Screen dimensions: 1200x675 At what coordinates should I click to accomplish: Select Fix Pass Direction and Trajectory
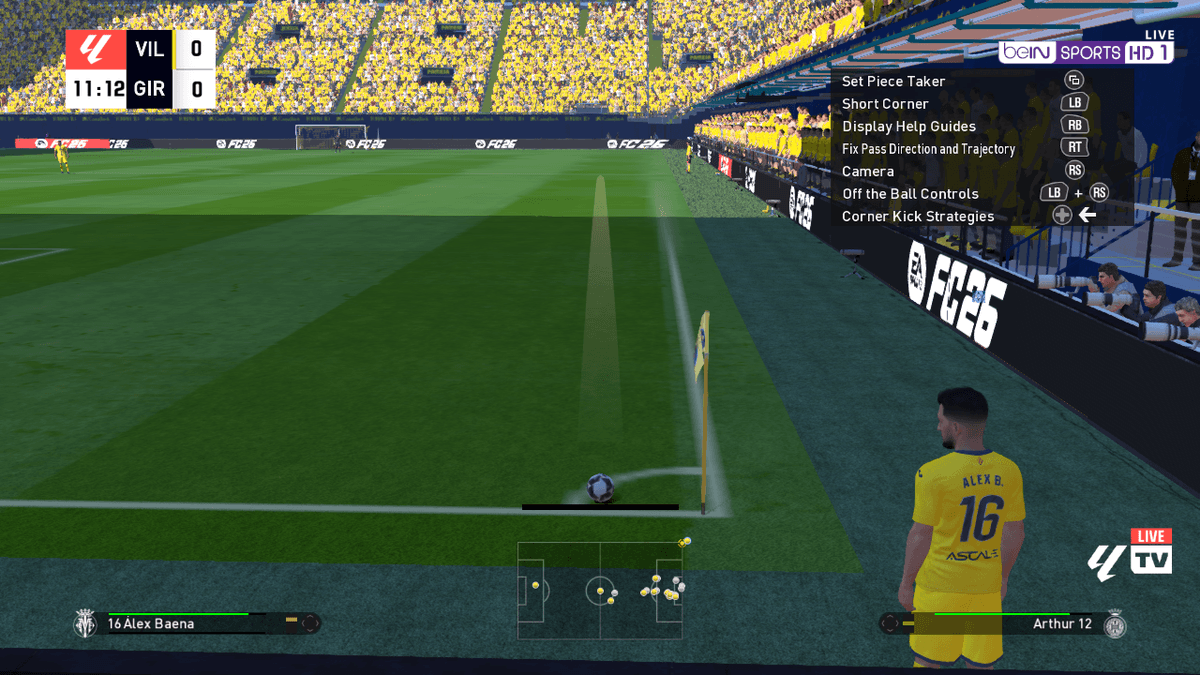(x=928, y=149)
